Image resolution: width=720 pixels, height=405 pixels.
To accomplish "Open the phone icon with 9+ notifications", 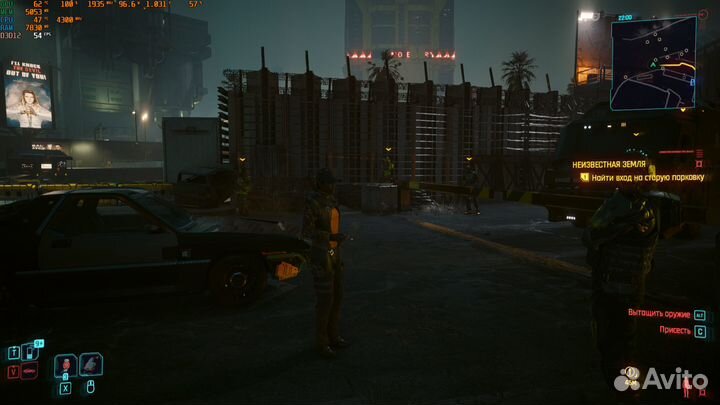I will (x=29, y=352).
